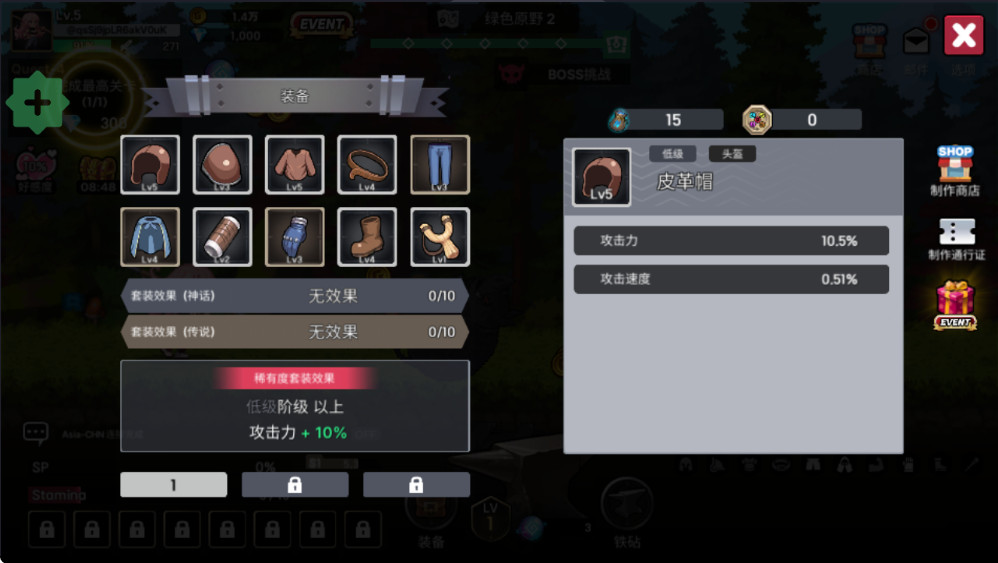Select the Lv2 leather bracer slot
Image resolution: width=998 pixels, height=563 pixels.
(222, 237)
